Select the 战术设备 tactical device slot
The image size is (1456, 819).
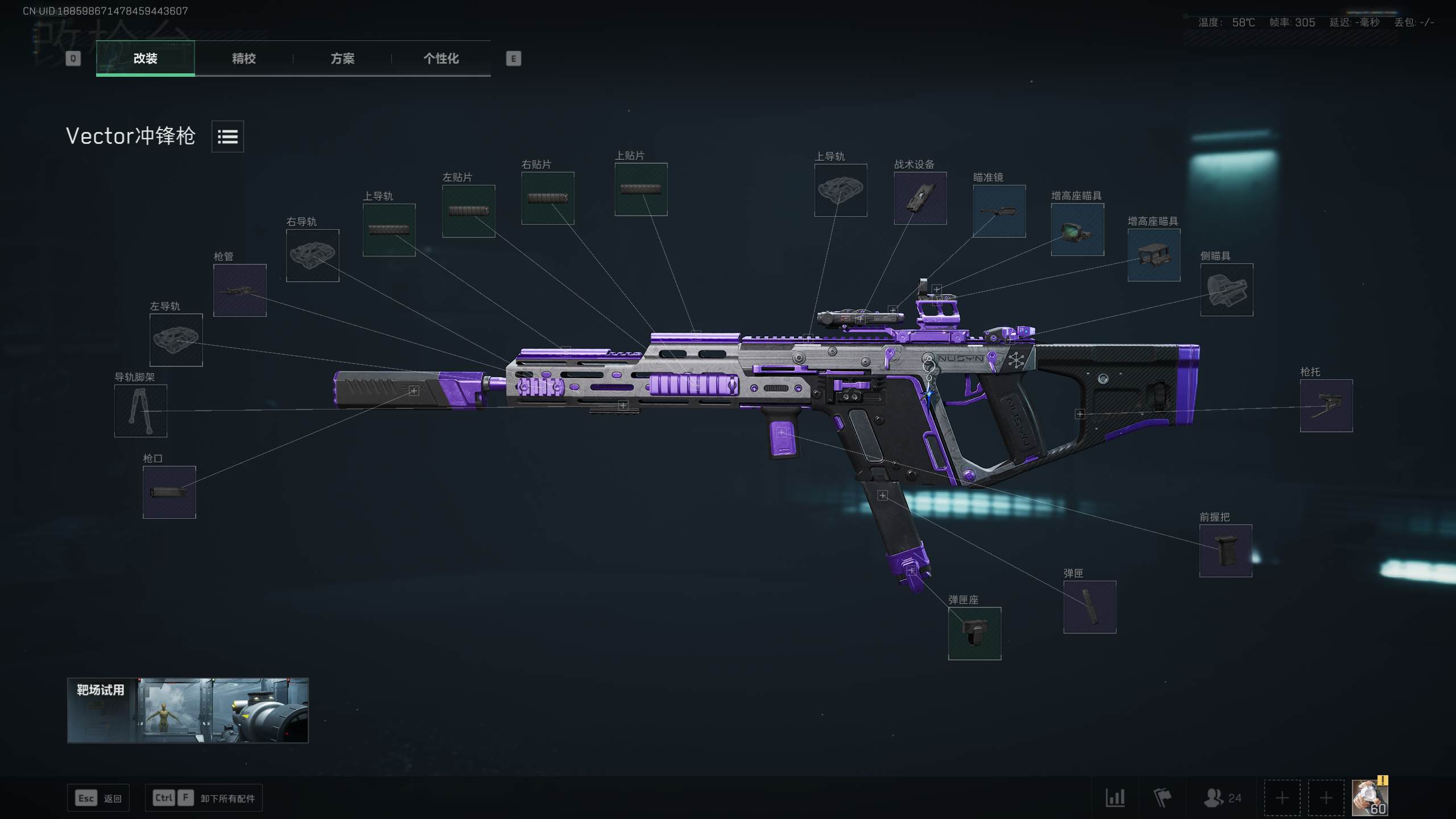tap(920, 198)
